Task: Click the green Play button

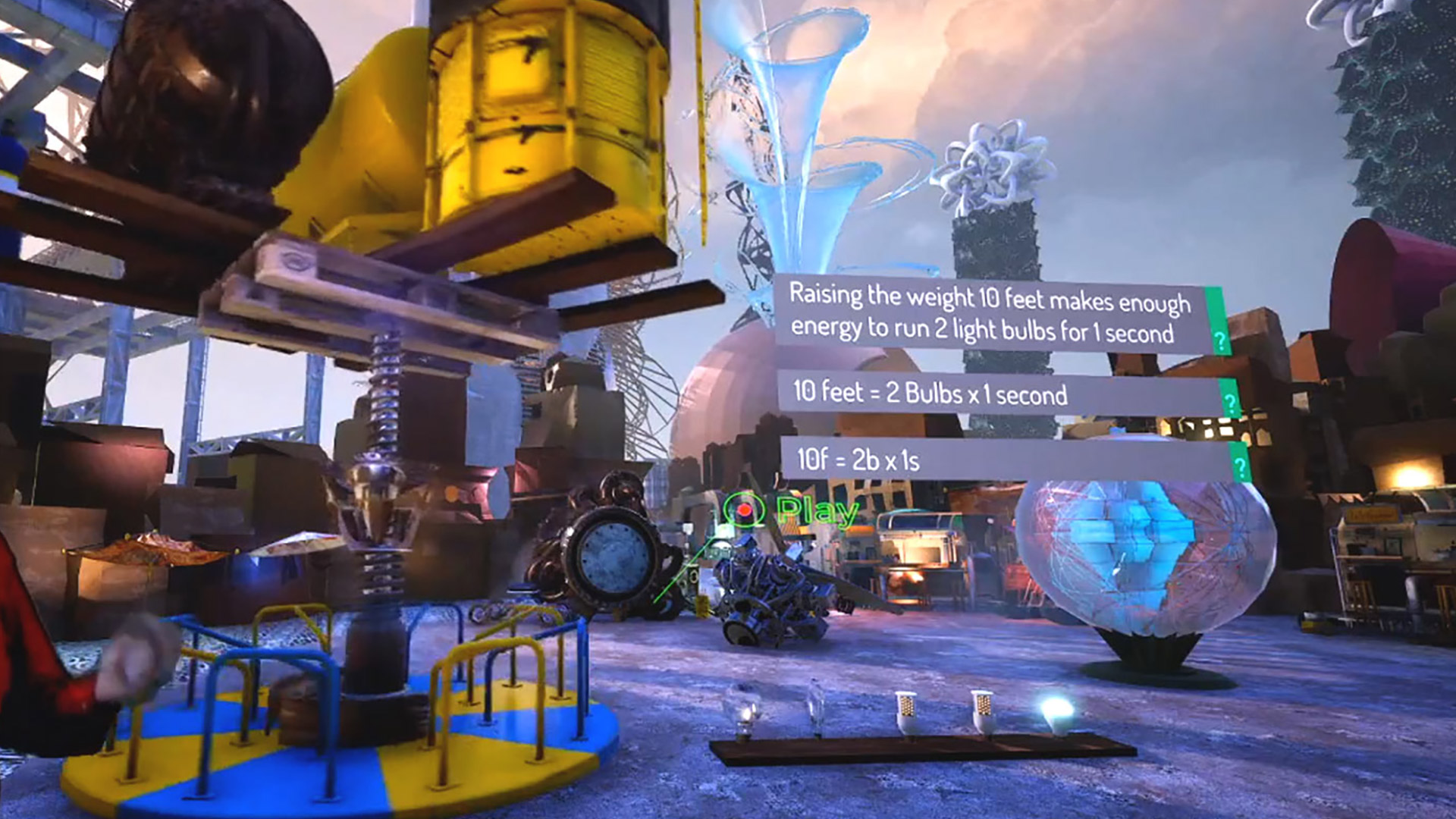Action: pyautogui.click(x=792, y=511)
